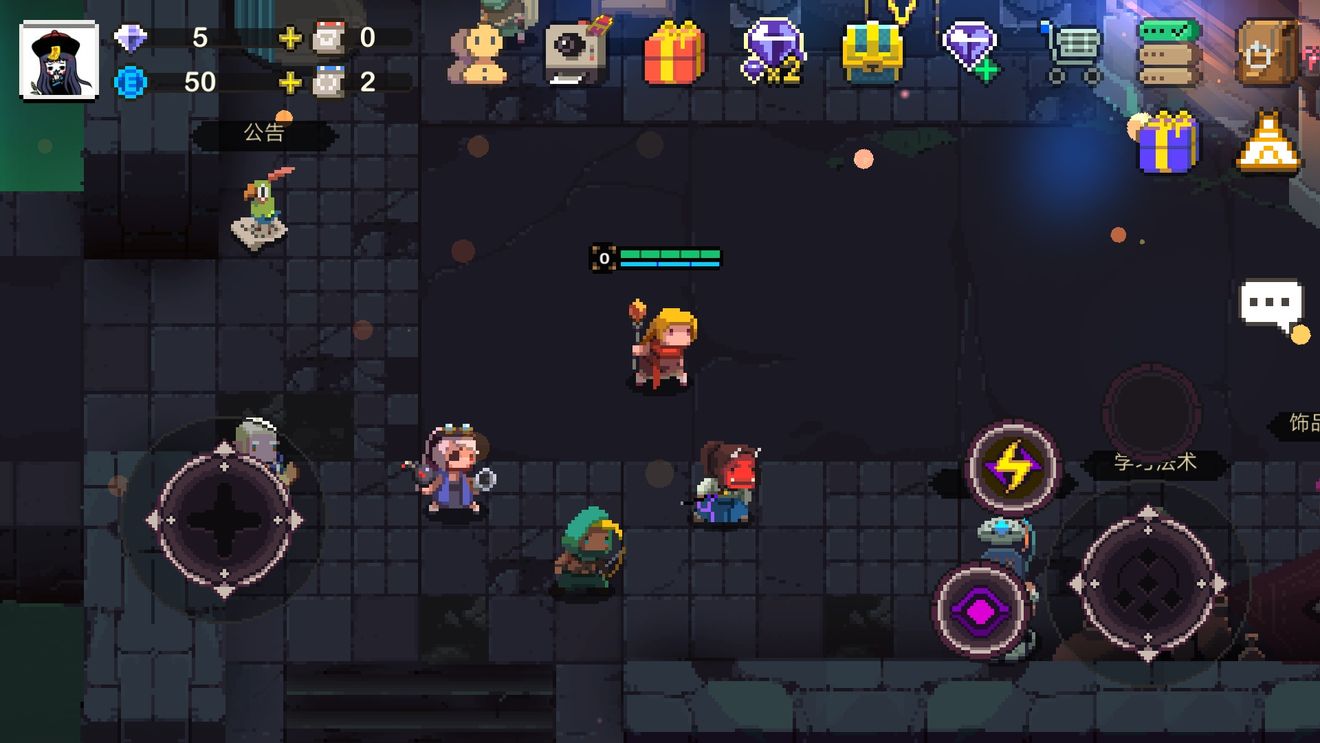Claim the purple gem x2 bonus
The width and height of the screenshot is (1320, 743).
click(773, 52)
